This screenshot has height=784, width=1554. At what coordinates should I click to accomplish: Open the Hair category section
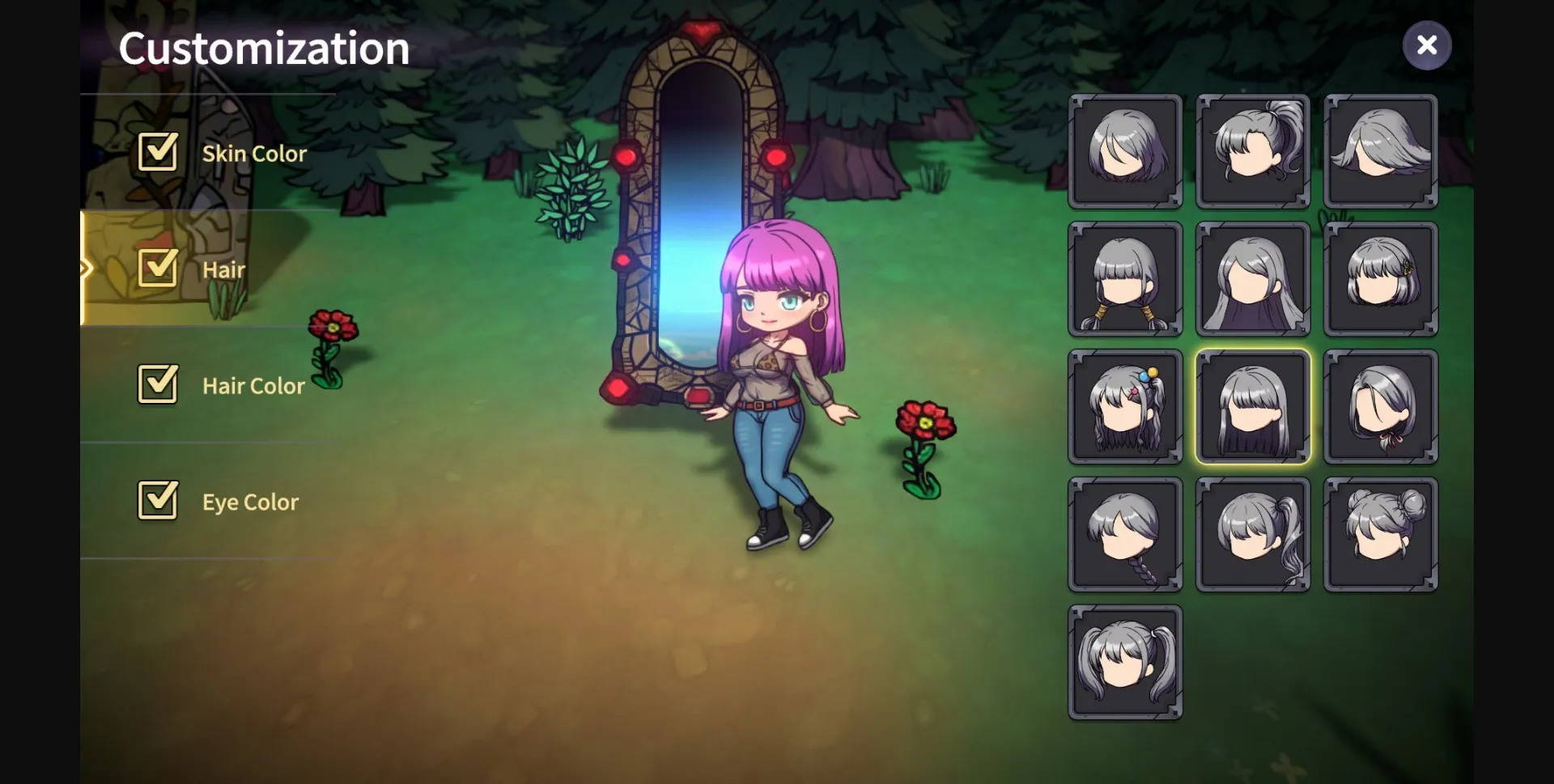coord(224,269)
